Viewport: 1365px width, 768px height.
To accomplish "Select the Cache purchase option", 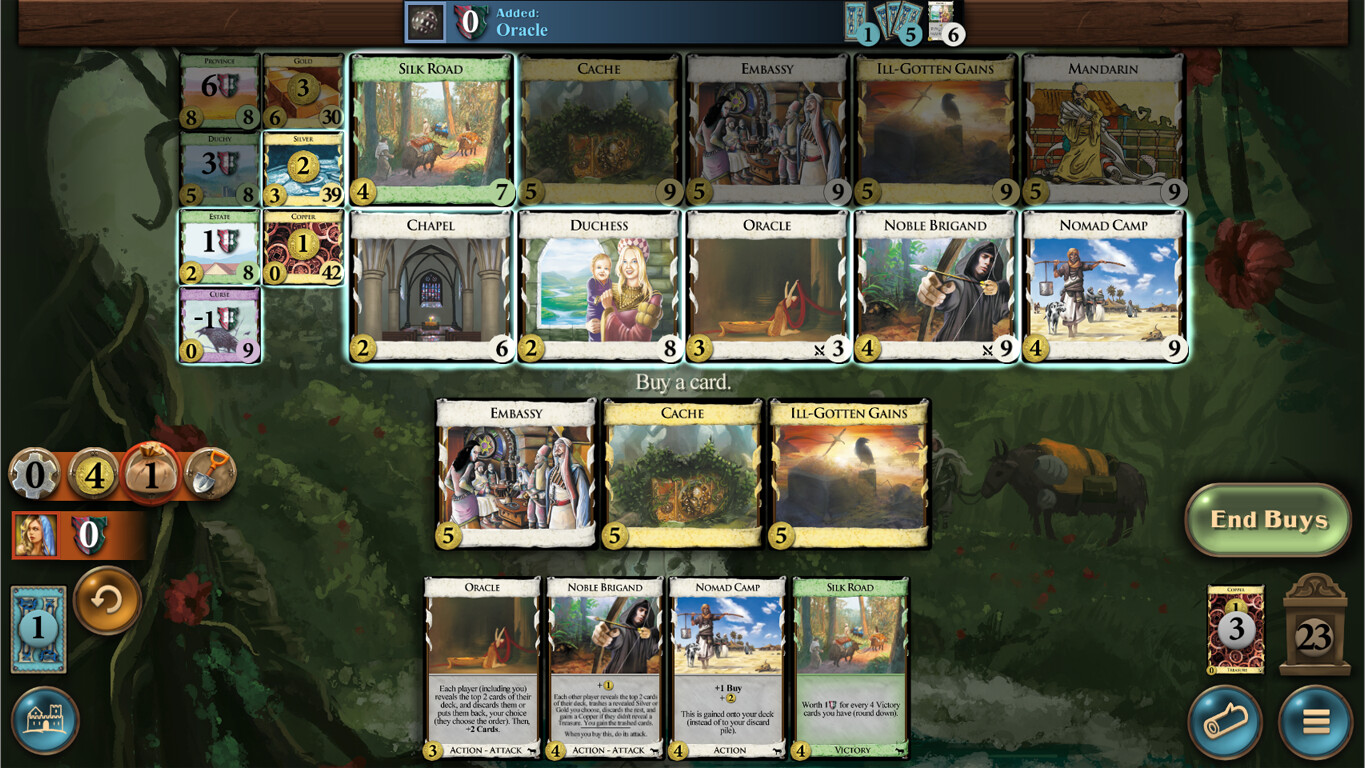I will click(x=682, y=470).
